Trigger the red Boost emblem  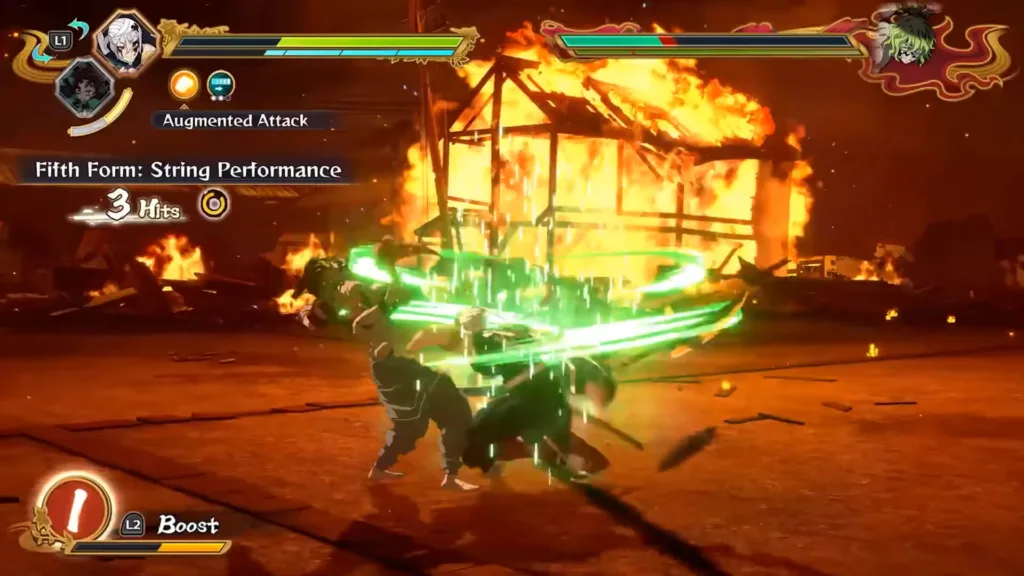point(77,505)
